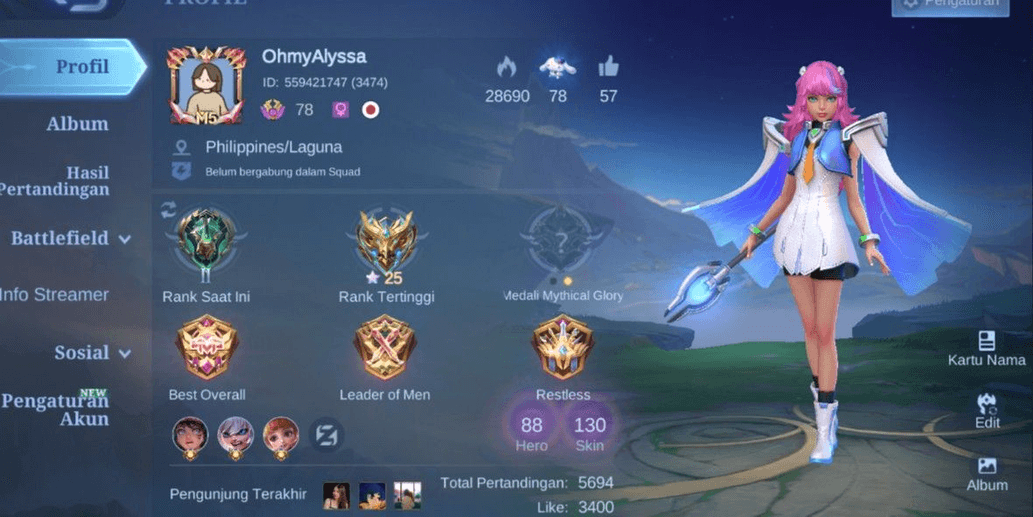Screen dimensions: 1033x517
Task: Open the Info Streamer tab
Action: coord(55,294)
